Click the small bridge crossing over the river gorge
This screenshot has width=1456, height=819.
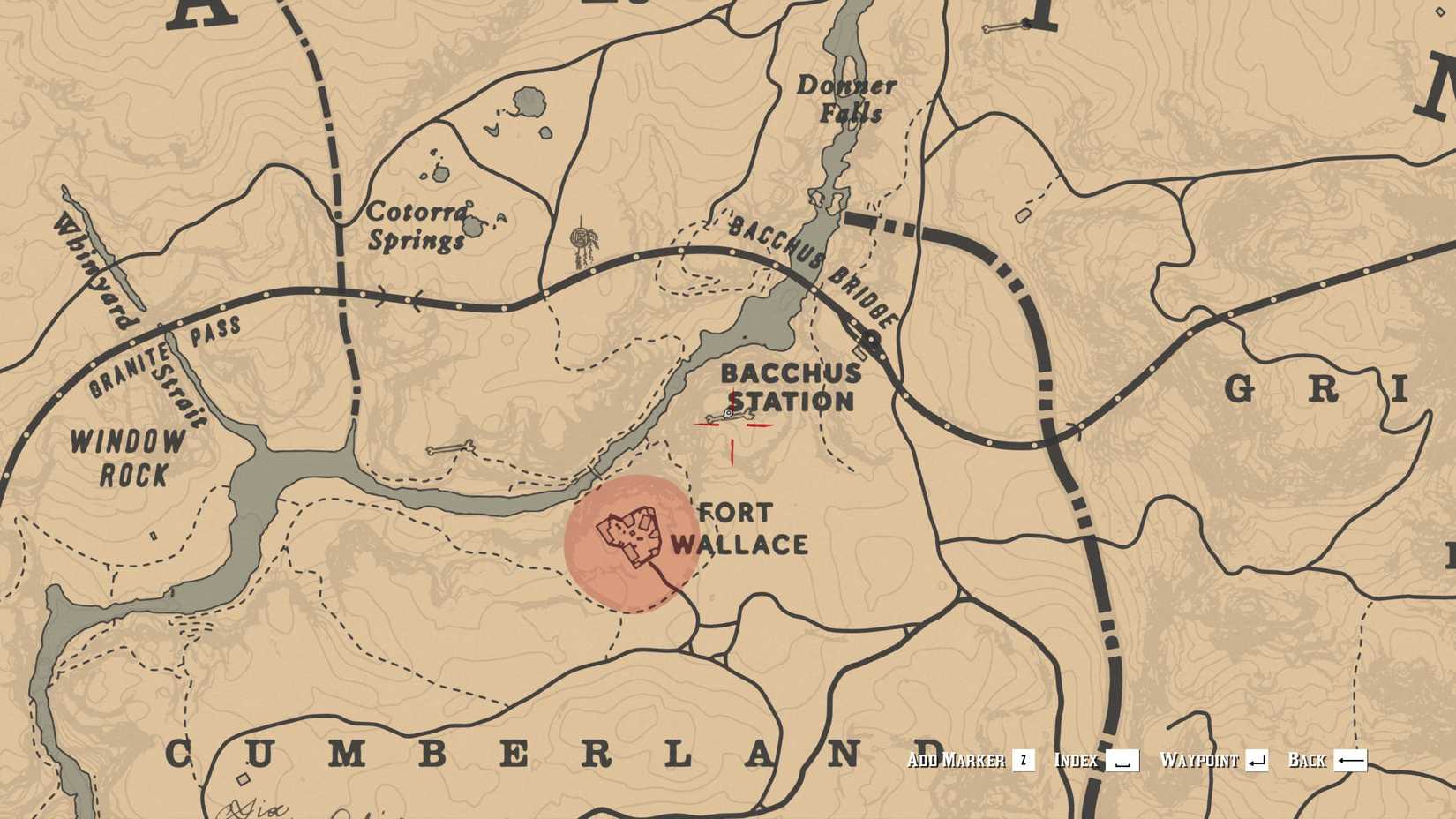594,468
